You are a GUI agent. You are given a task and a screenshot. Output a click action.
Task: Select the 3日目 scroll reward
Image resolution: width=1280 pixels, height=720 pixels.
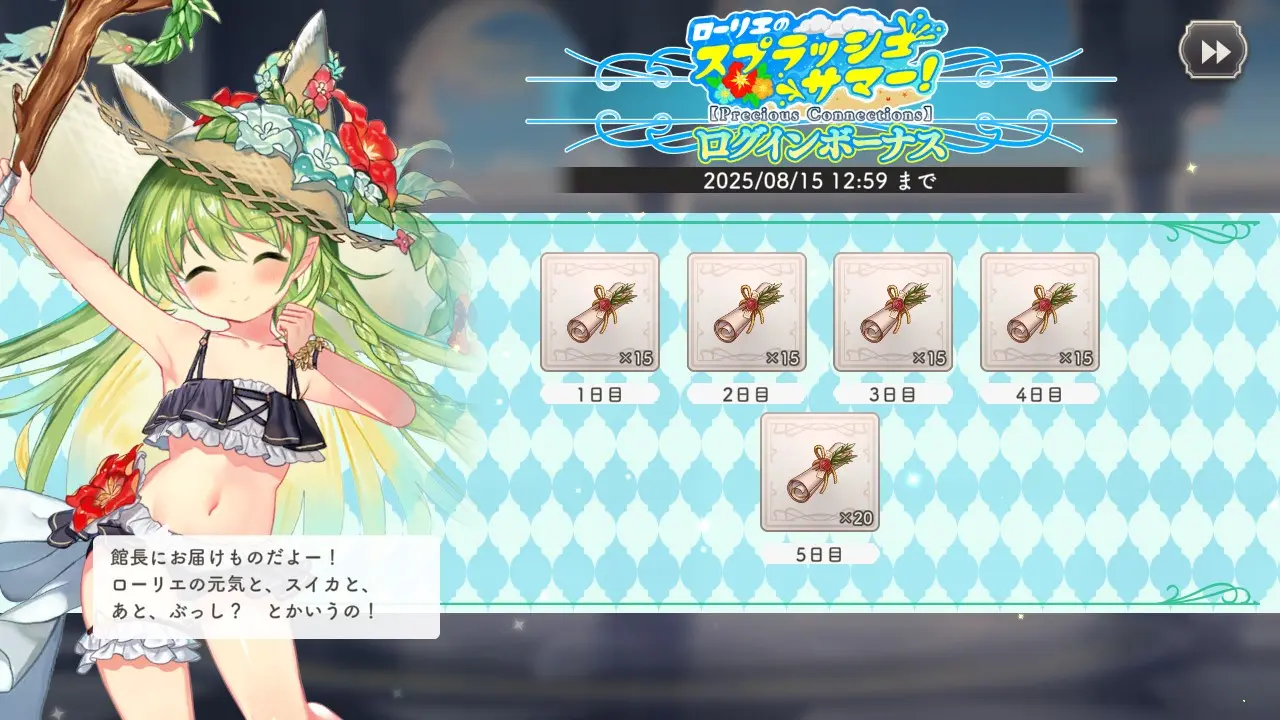click(893, 312)
